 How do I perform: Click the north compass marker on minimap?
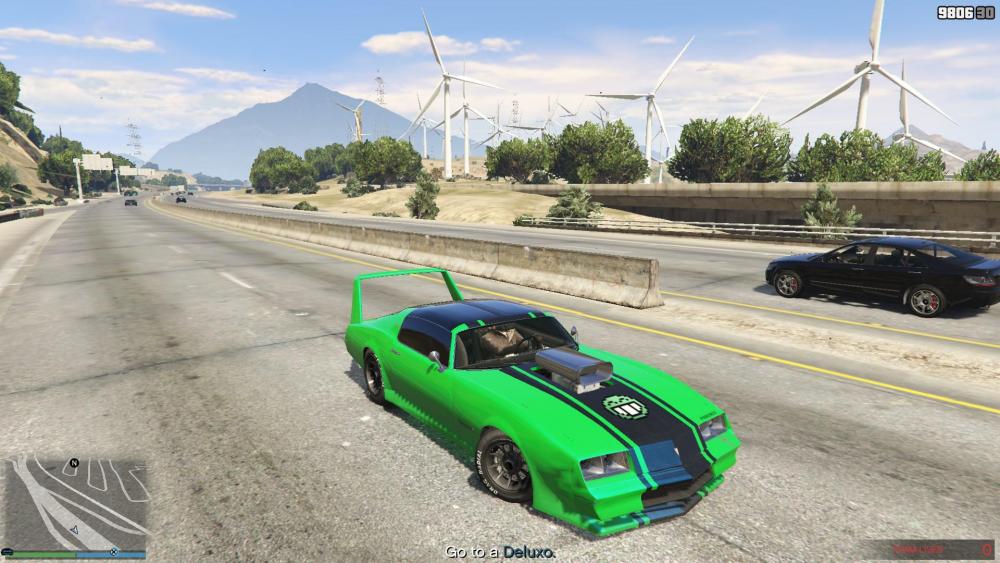[x=73, y=464]
